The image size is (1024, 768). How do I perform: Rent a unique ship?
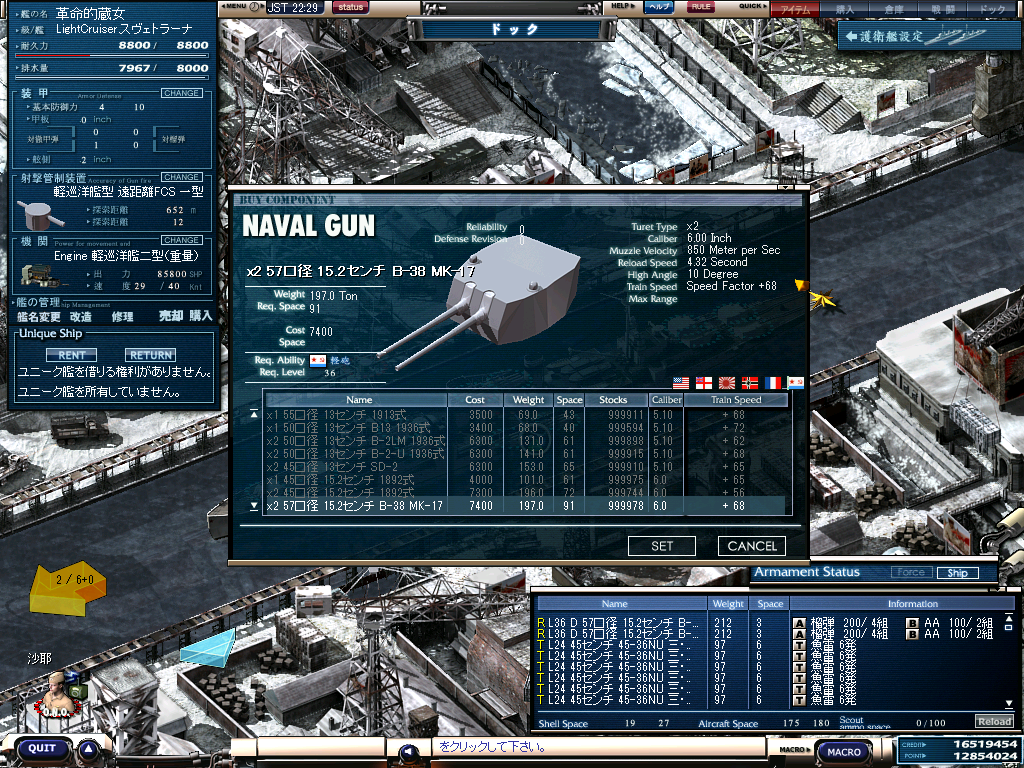[71, 355]
